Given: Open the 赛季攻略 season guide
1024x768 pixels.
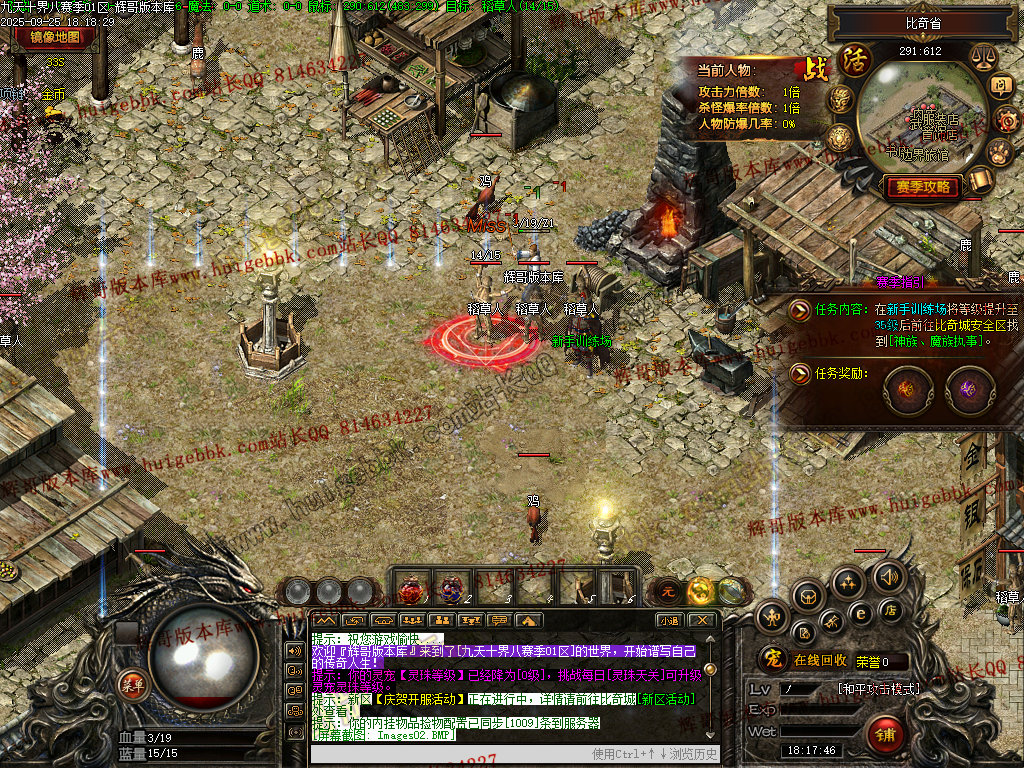Looking at the screenshot, I should click(x=922, y=187).
